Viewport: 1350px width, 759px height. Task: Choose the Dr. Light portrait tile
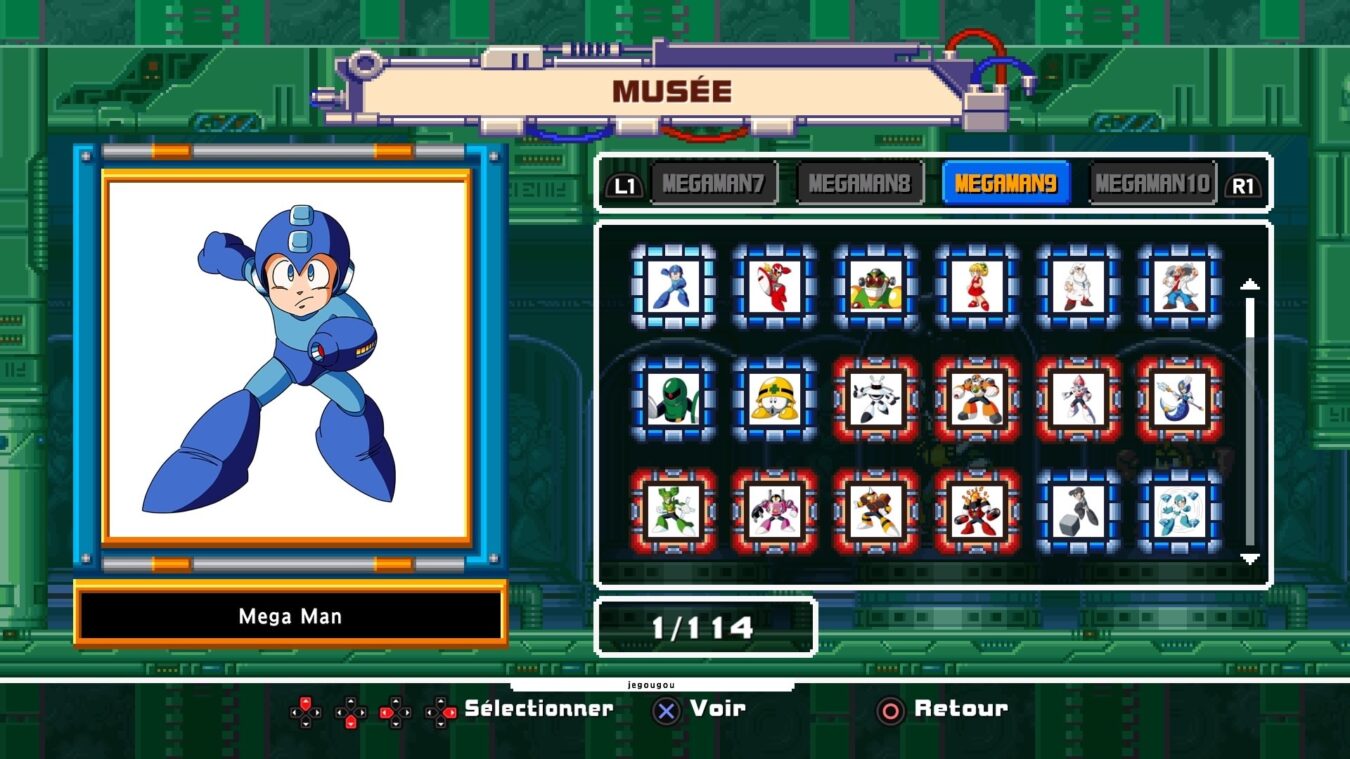tap(1078, 286)
